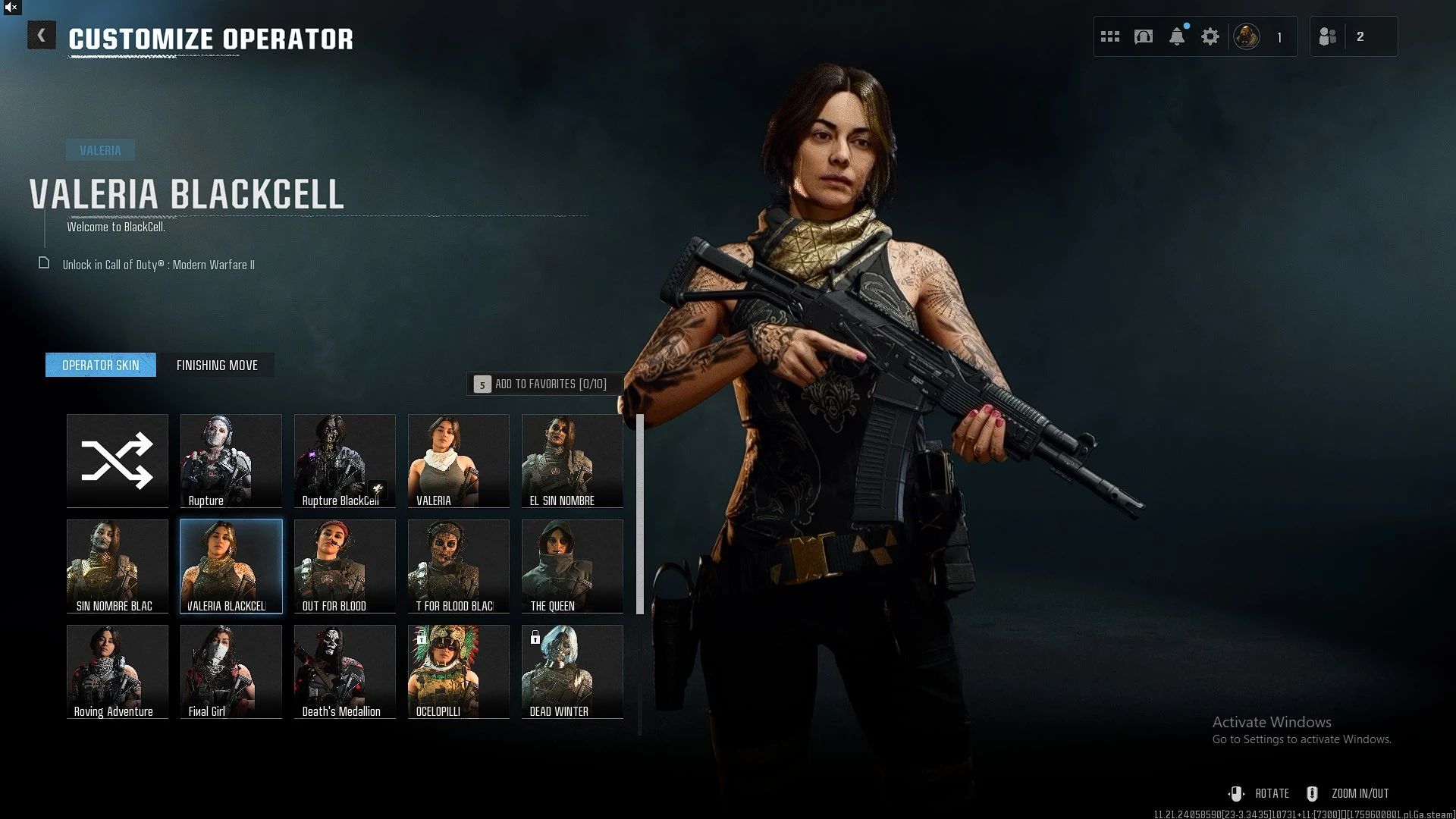Switch to the Finishing Move tab

(x=217, y=366)
